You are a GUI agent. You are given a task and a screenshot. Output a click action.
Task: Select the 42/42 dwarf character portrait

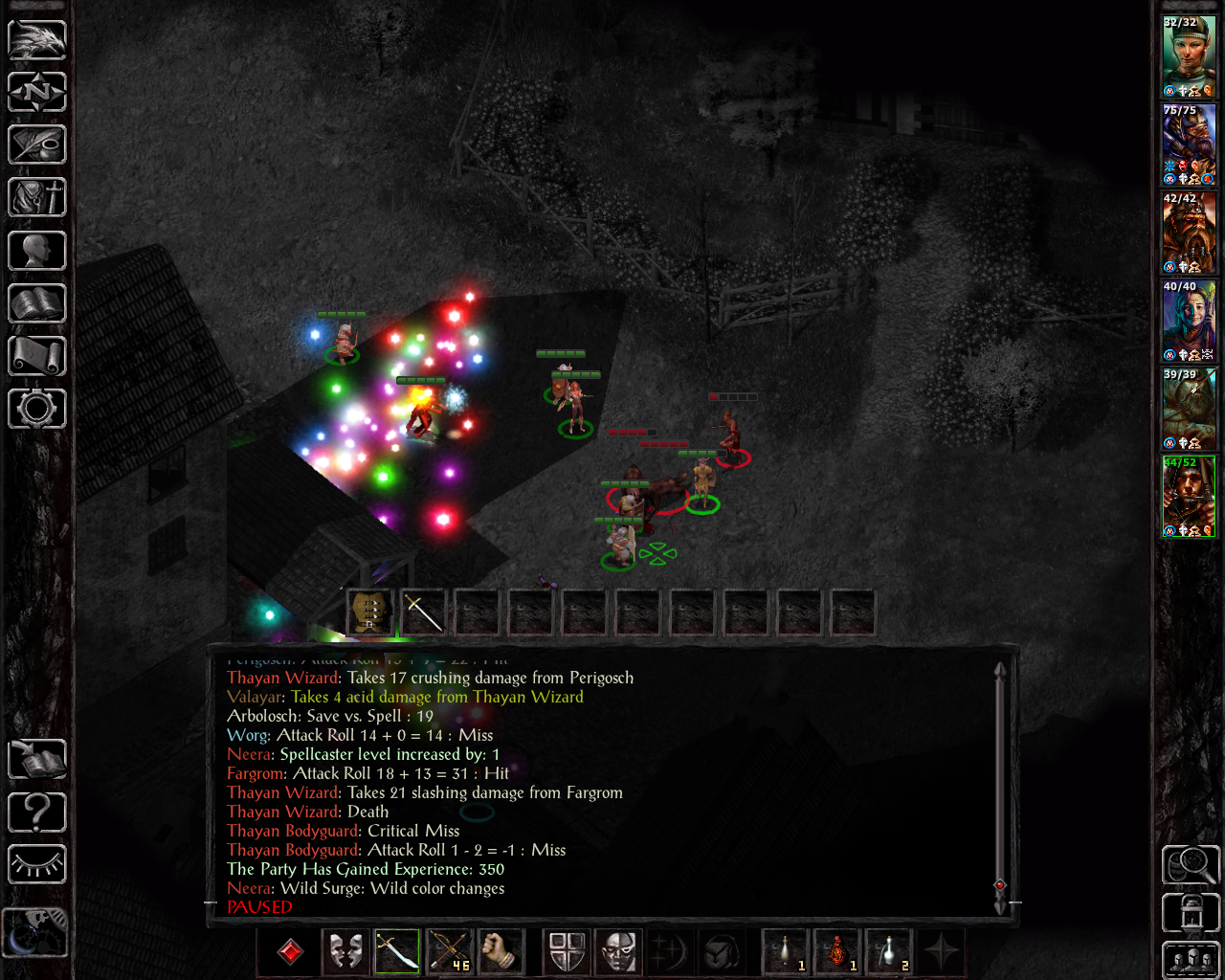click(1189, 233)
